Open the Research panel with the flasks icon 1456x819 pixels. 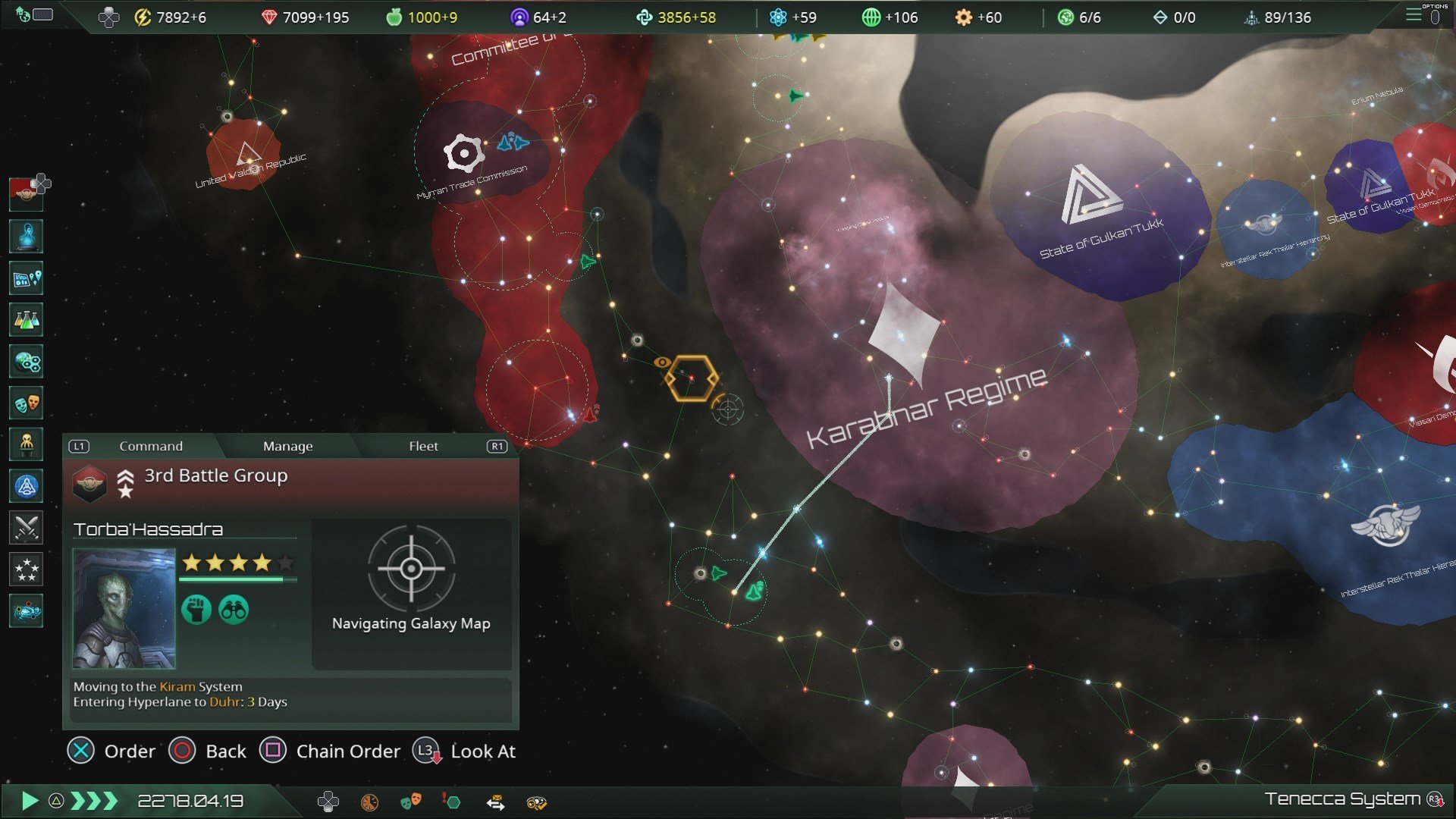tap(26, 319)
